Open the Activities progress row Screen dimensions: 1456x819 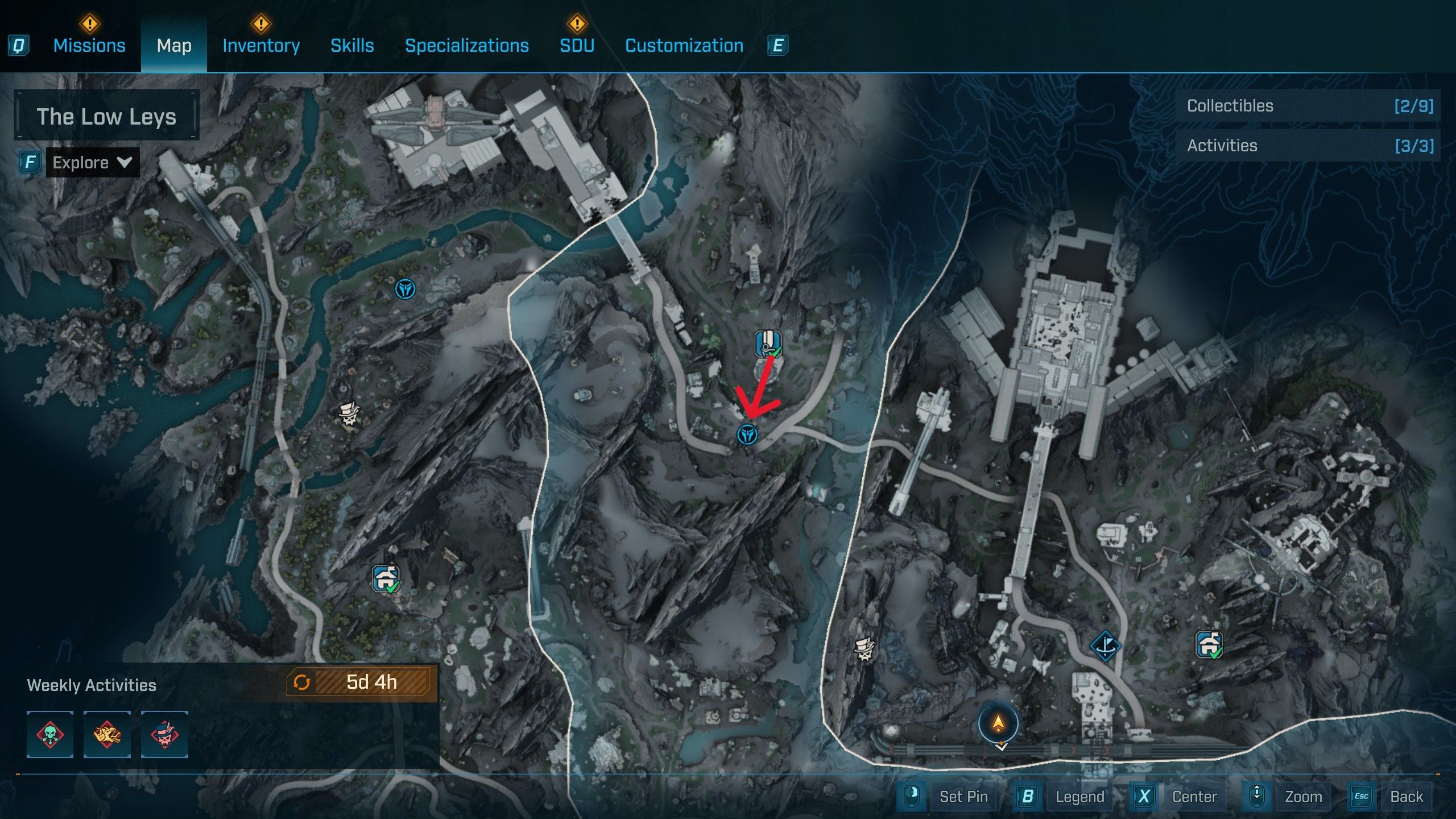point(1308,146)
